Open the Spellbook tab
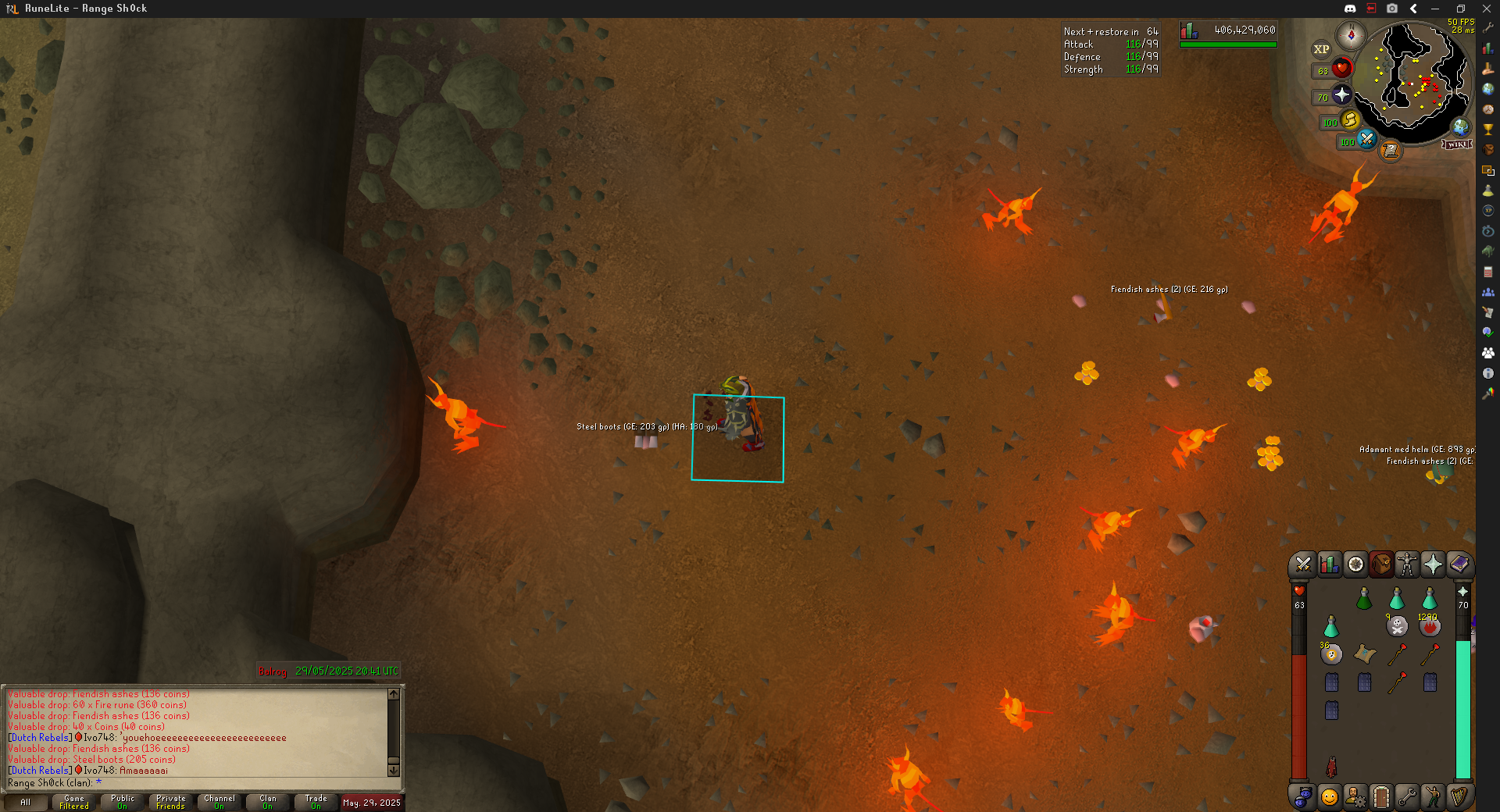1500x812 pixels. pos(1459,564)
